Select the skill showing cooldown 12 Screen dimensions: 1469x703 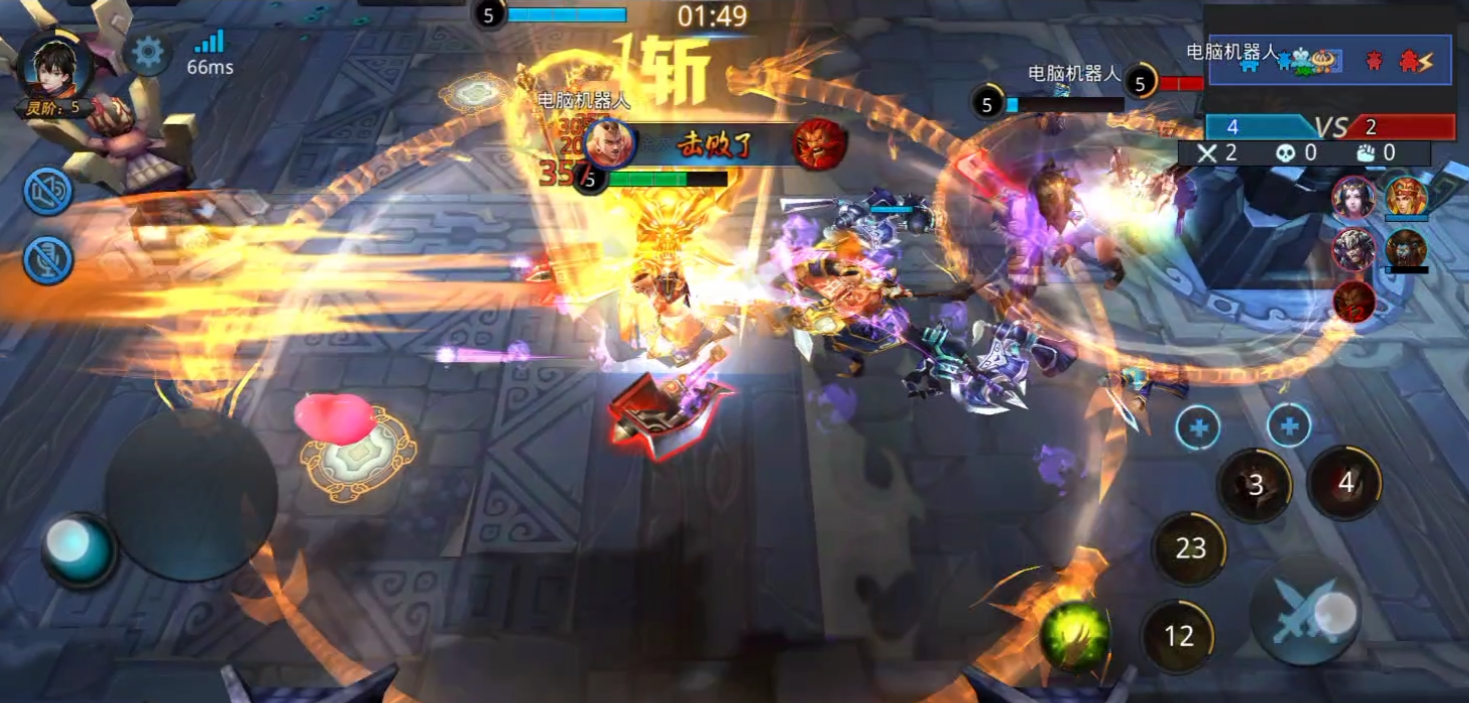point(1179,636)
